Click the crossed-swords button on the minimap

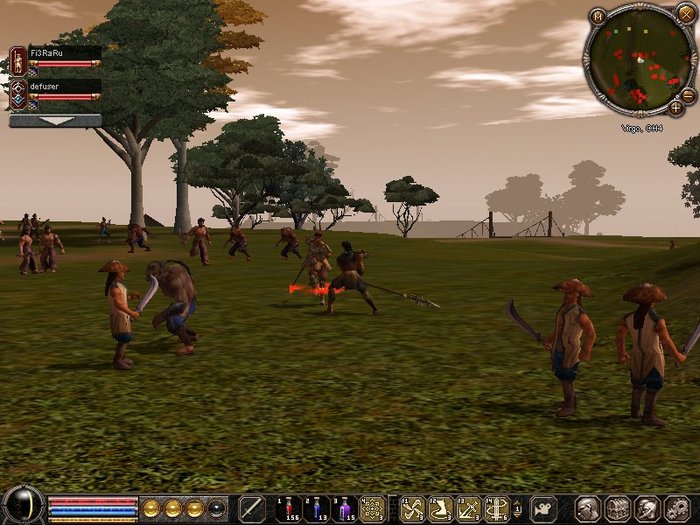click(x=684, y=15)
